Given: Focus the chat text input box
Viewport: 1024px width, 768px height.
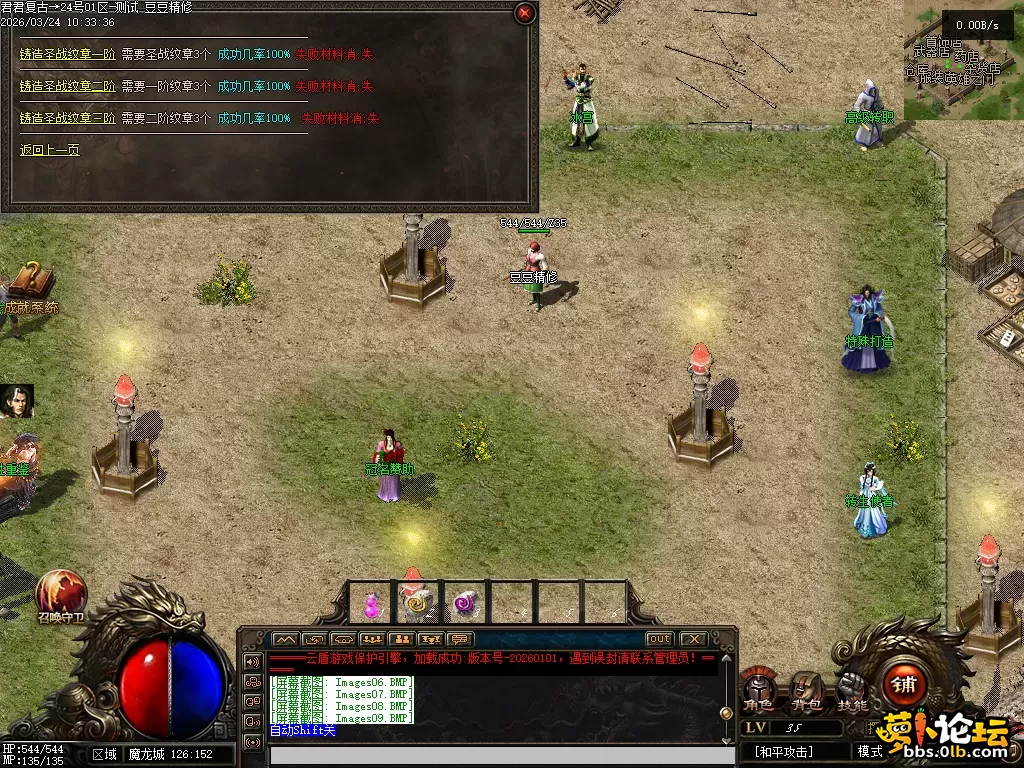Looking at the screenshot, I should pyautogui.click(x=490, y=754).
